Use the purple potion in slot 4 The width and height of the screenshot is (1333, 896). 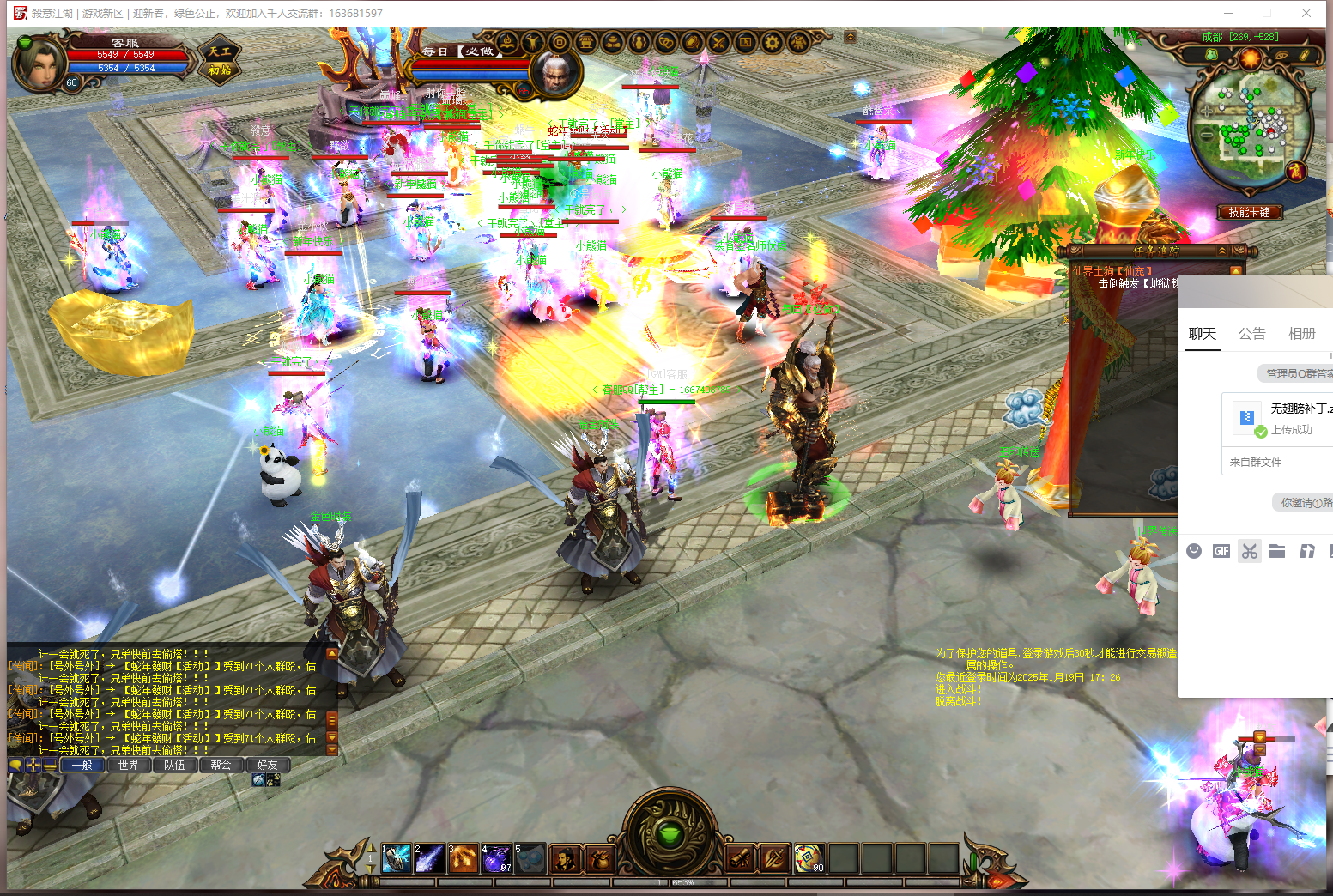pyautogui.click(x=496, y=858)
